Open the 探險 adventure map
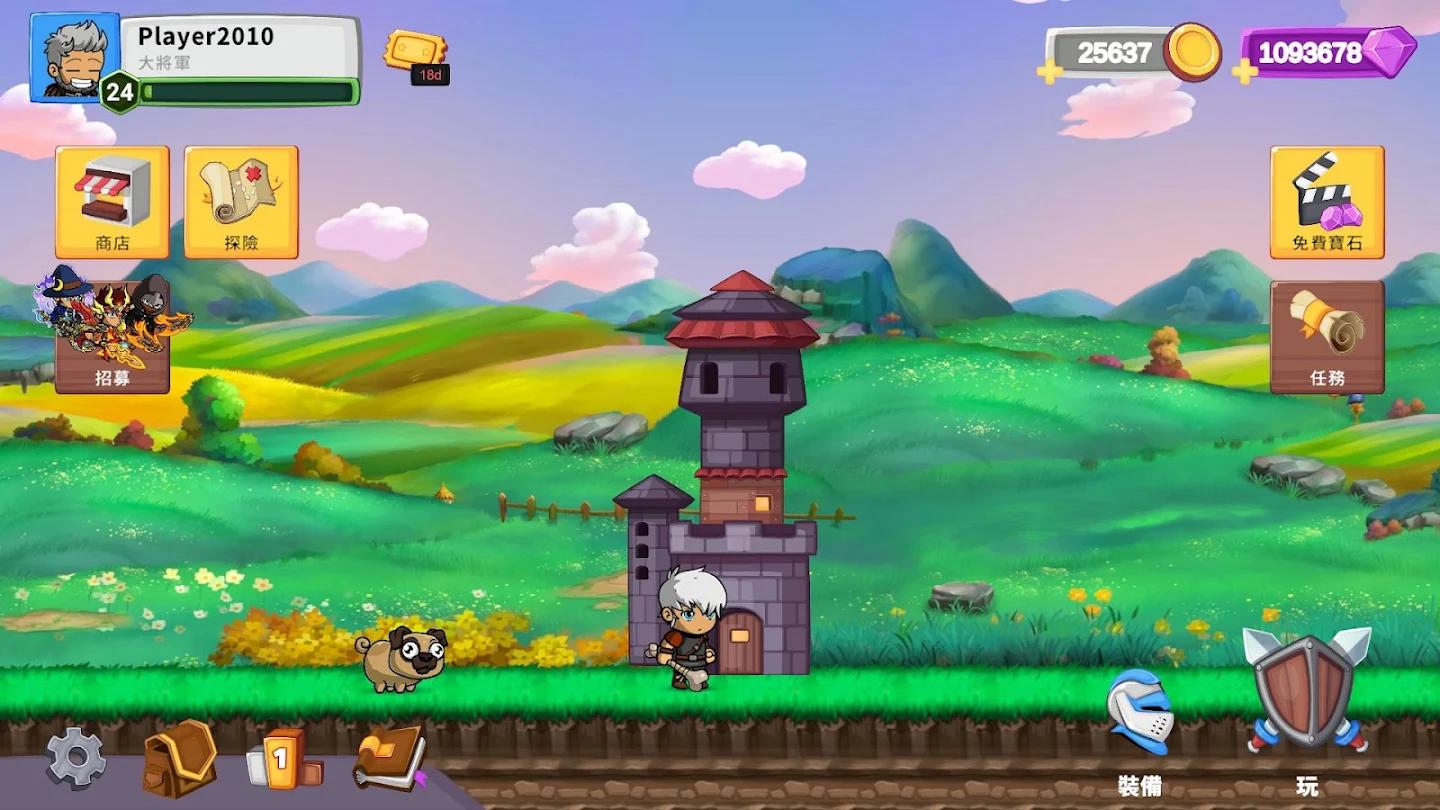The height and width of the screenshot is (810, 1440). click(x=241, y=202)
